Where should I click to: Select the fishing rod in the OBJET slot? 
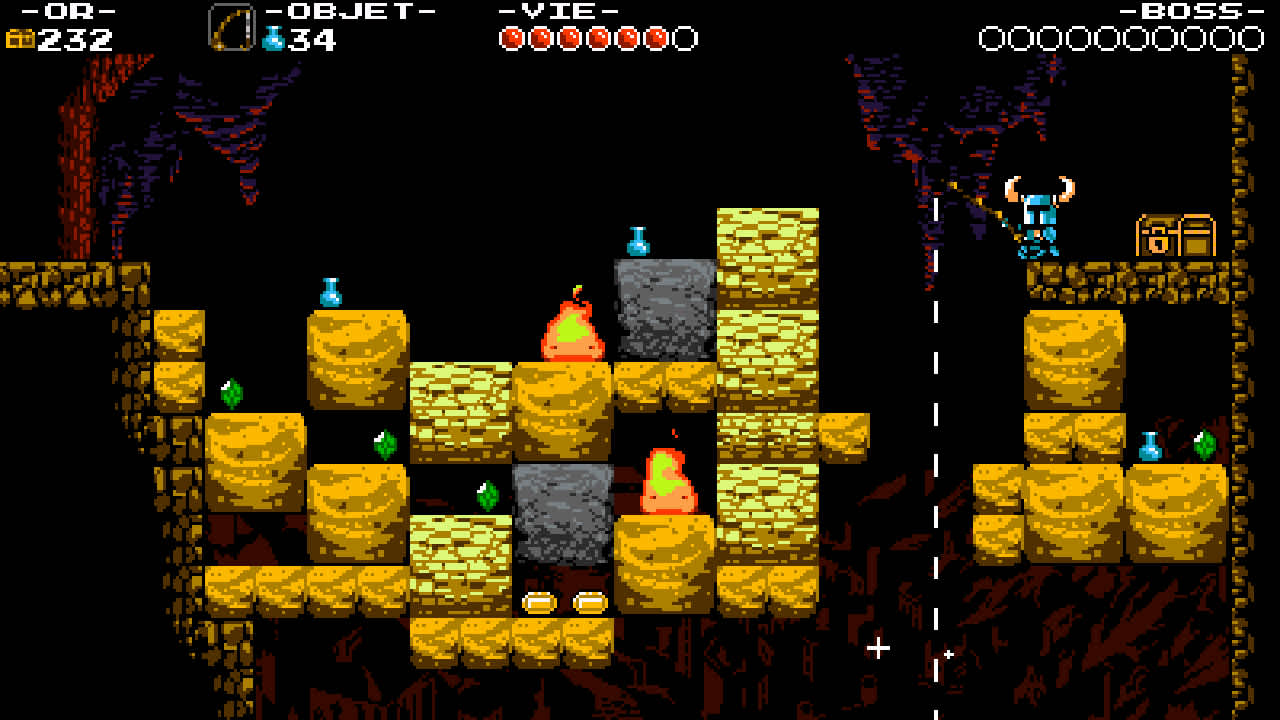coord(232,28)
